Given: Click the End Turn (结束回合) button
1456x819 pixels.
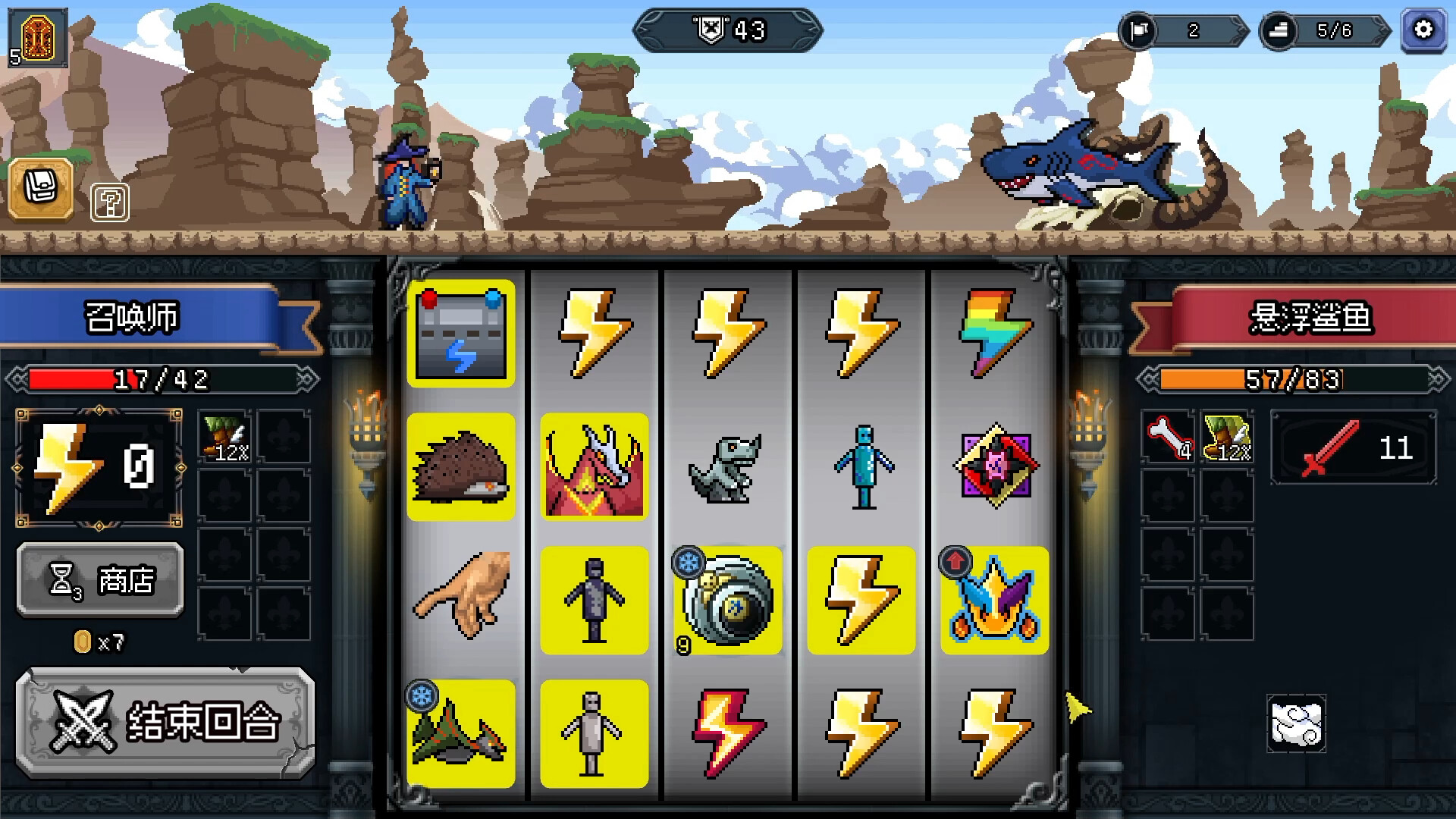Looking at the screenshot, I should pos(165,723).
